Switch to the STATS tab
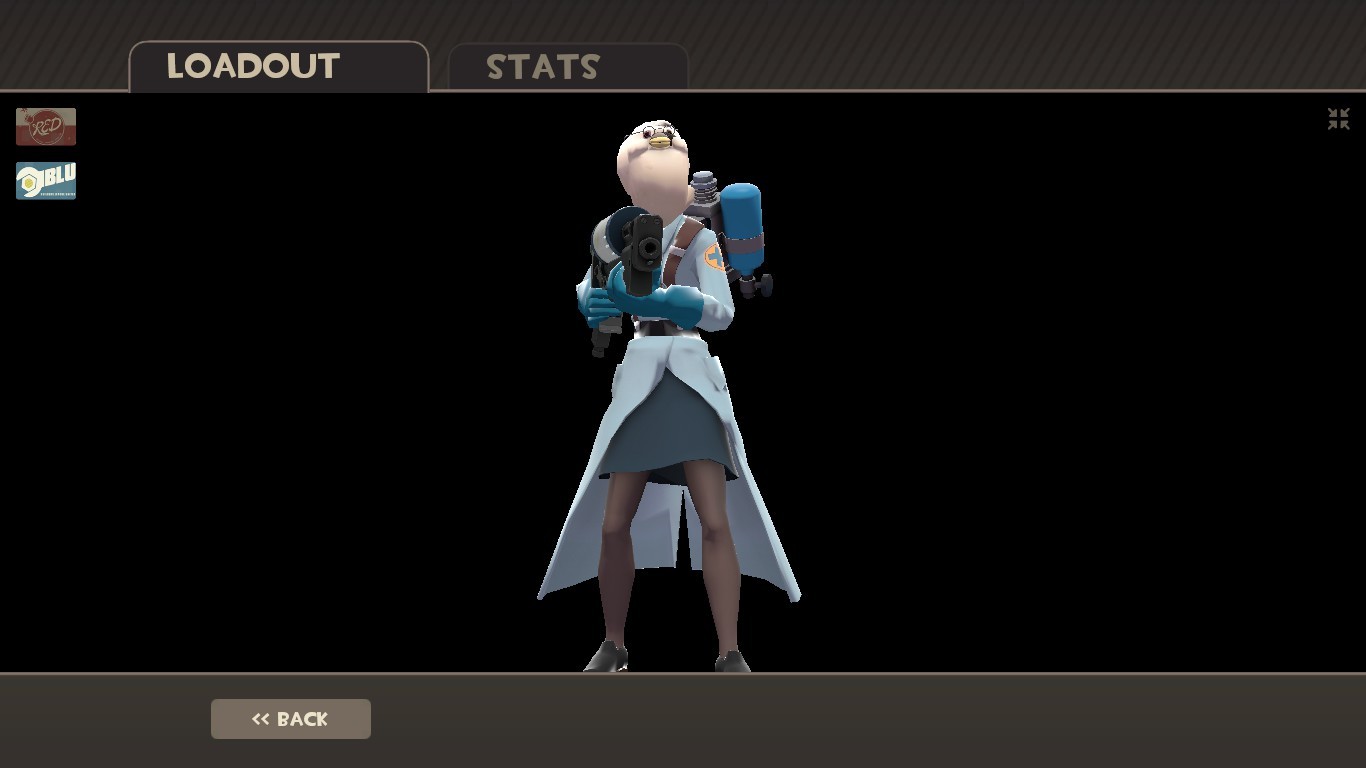Screen dimensions: 1366x768 542,67
